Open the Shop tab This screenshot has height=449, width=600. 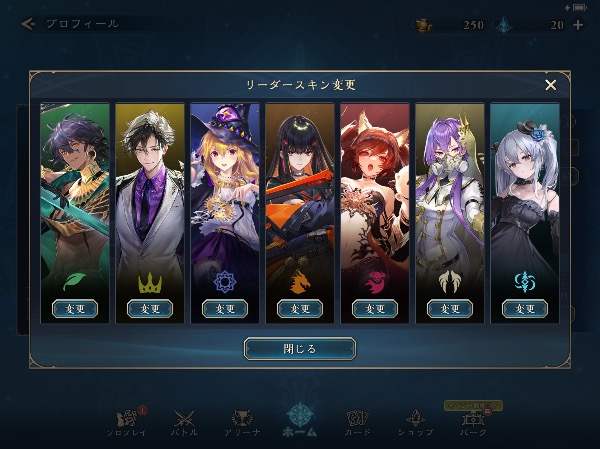click(415, 421)
